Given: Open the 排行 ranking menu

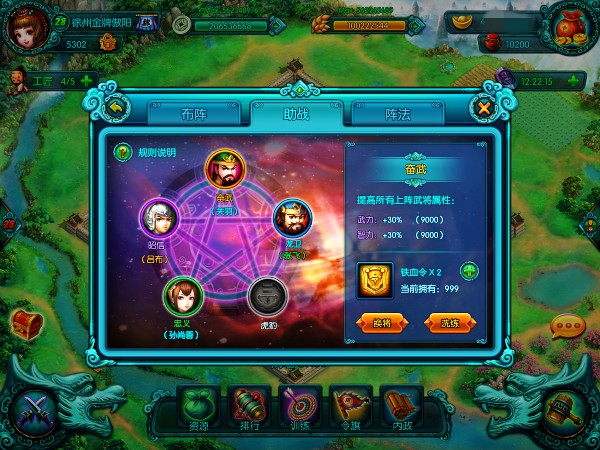Looking at the screenshot, I should [248, 410].
